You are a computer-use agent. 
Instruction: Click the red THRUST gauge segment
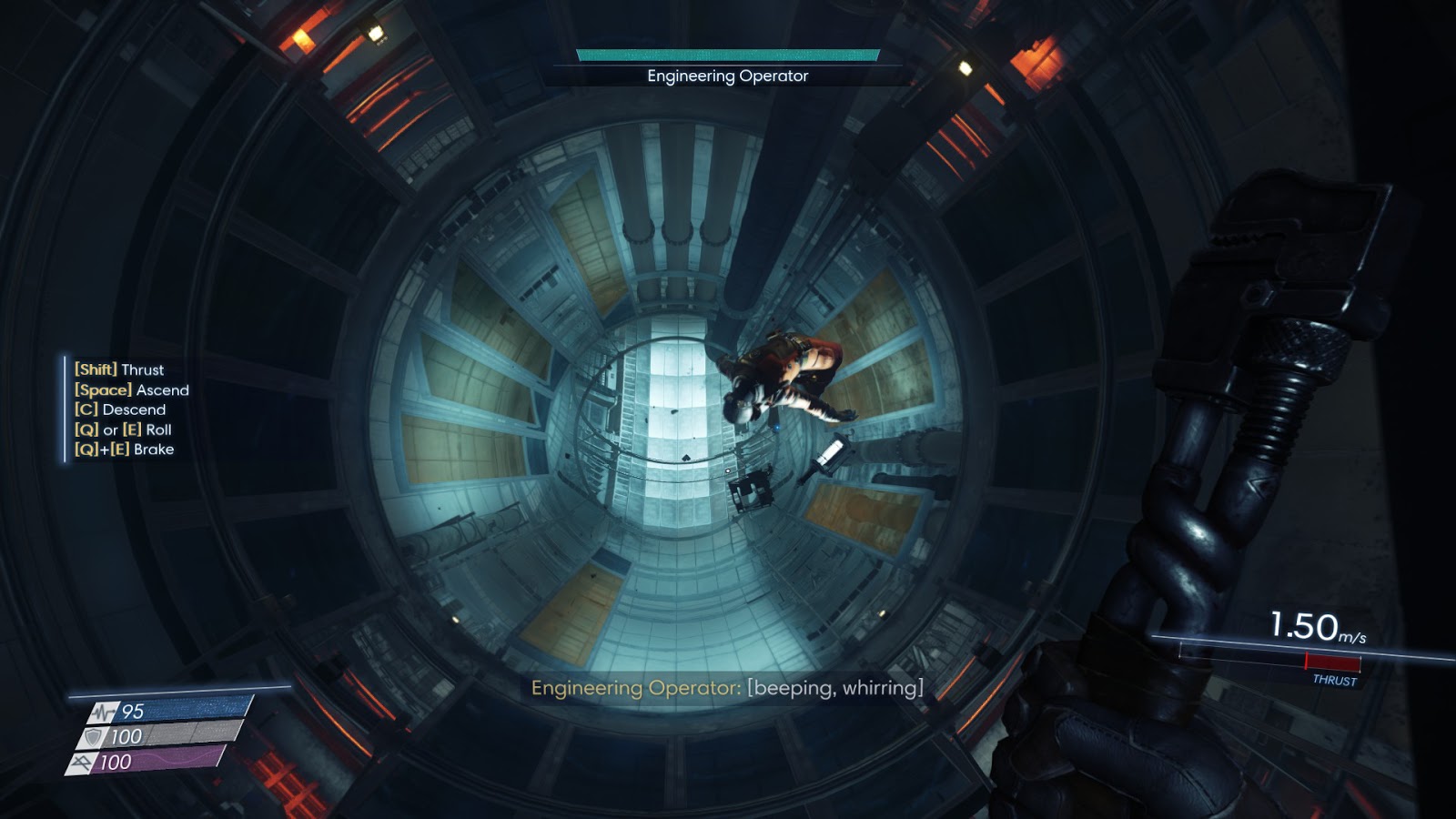point(1332,662)
